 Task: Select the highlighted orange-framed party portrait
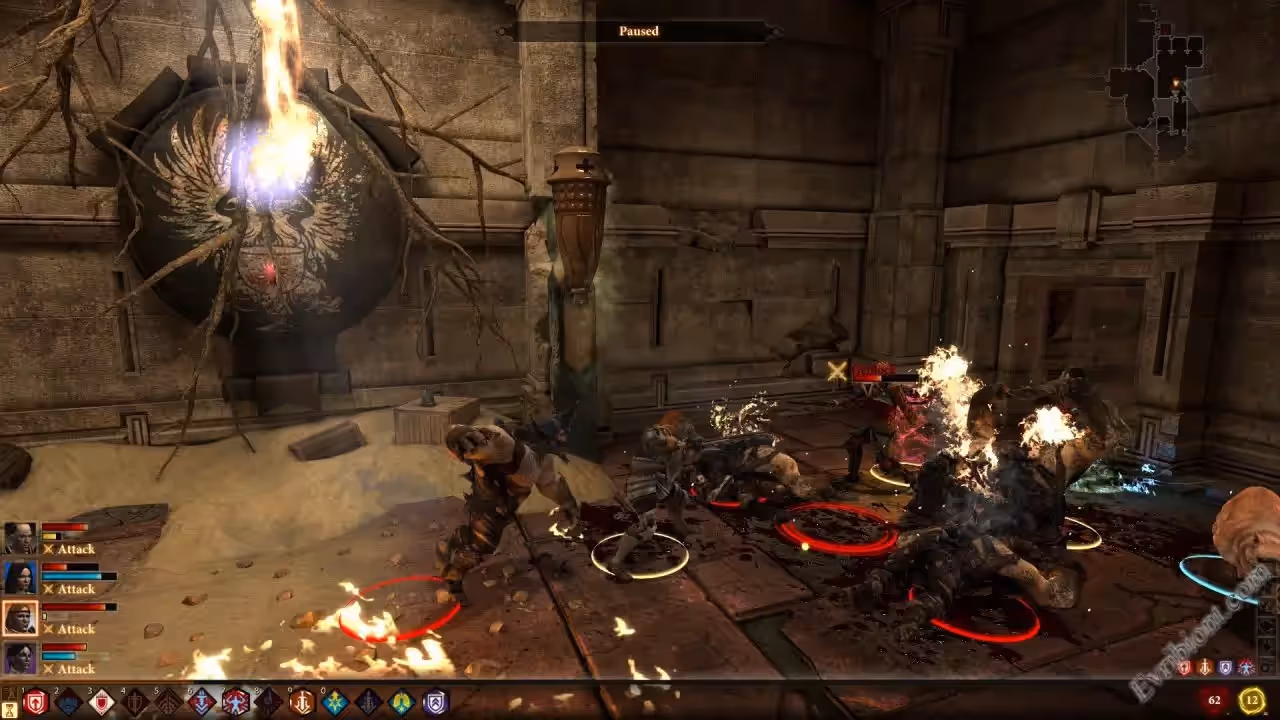[x=20, y=618]
